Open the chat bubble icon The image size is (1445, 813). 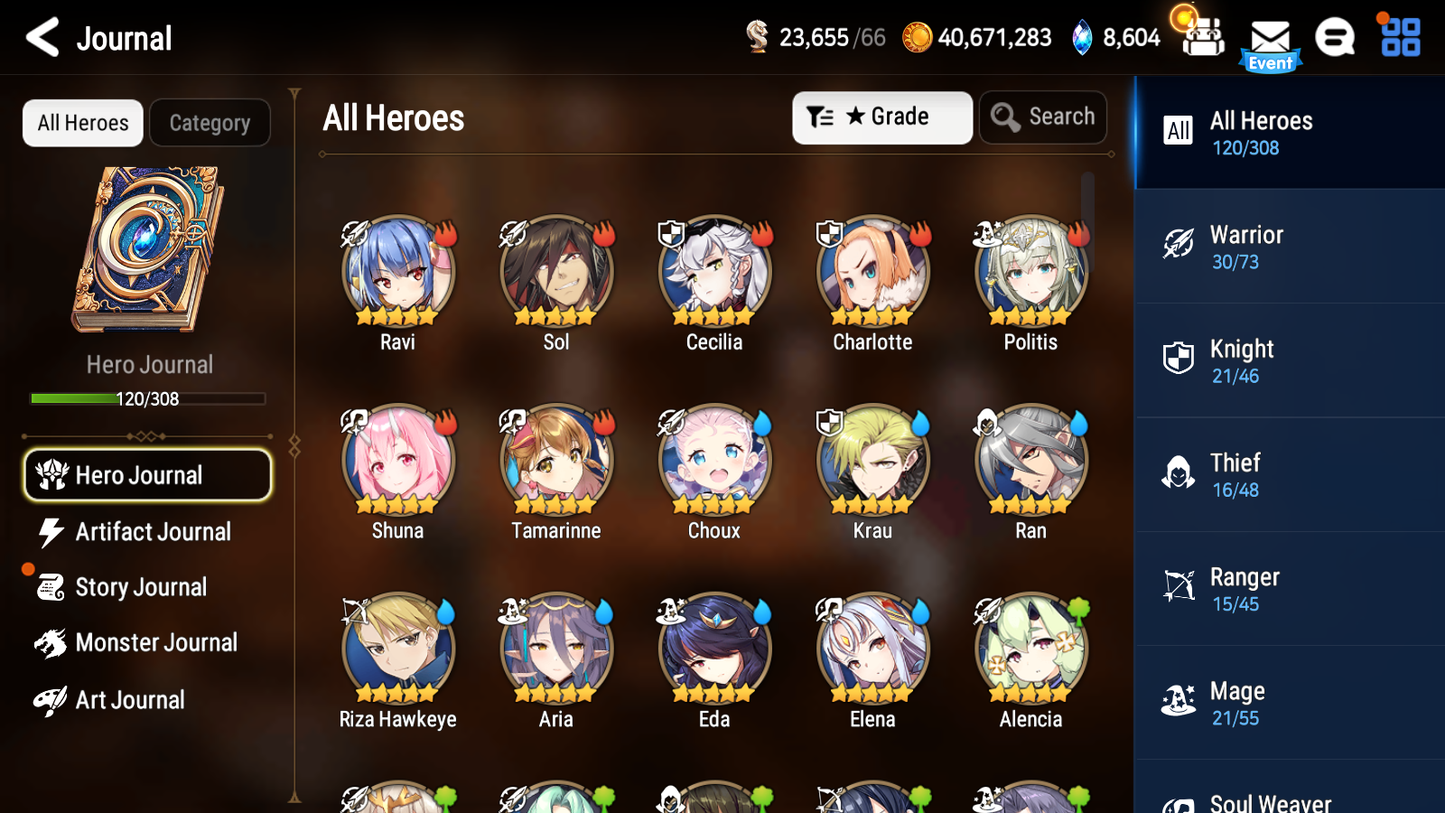tap(1335, 37)
